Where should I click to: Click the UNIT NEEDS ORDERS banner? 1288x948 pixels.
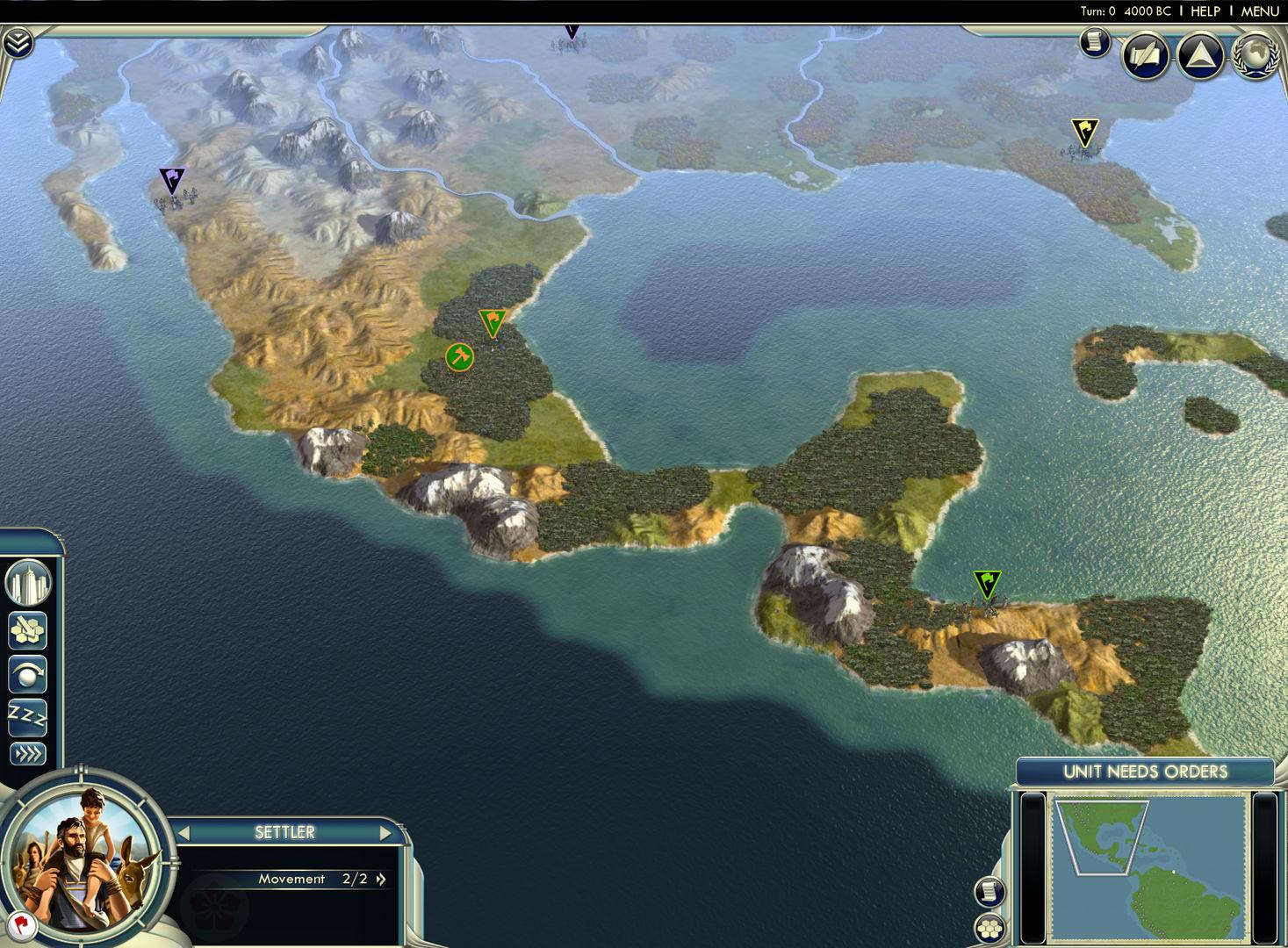pyautogui.click(x=1145, y=772)
